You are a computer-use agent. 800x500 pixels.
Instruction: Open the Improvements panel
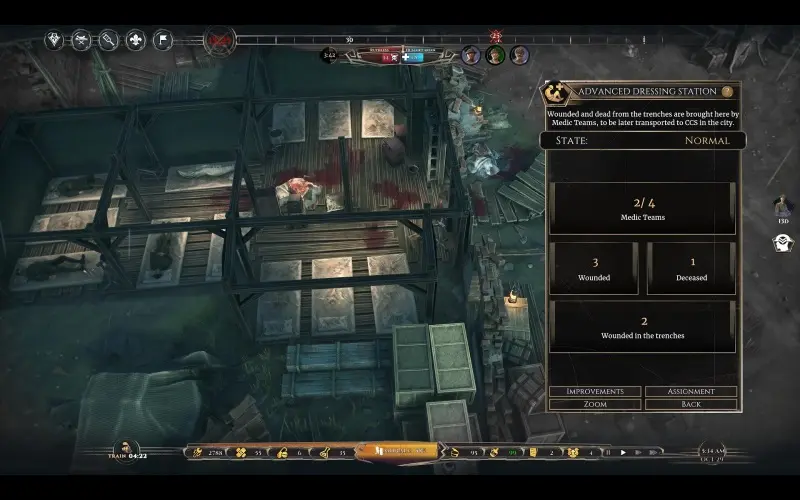595,391
